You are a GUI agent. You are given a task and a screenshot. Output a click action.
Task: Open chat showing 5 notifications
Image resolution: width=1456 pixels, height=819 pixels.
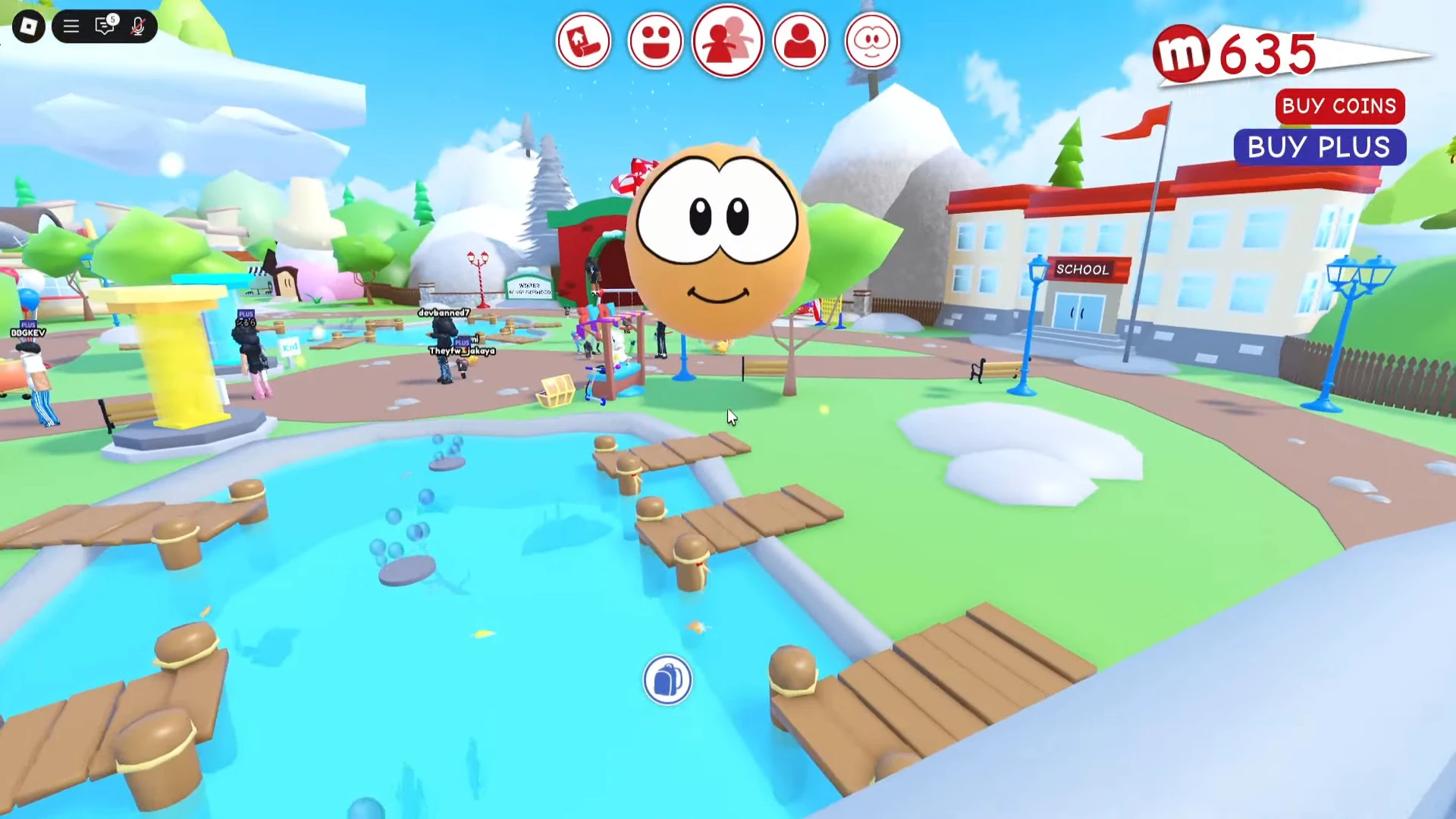point(105,26)
